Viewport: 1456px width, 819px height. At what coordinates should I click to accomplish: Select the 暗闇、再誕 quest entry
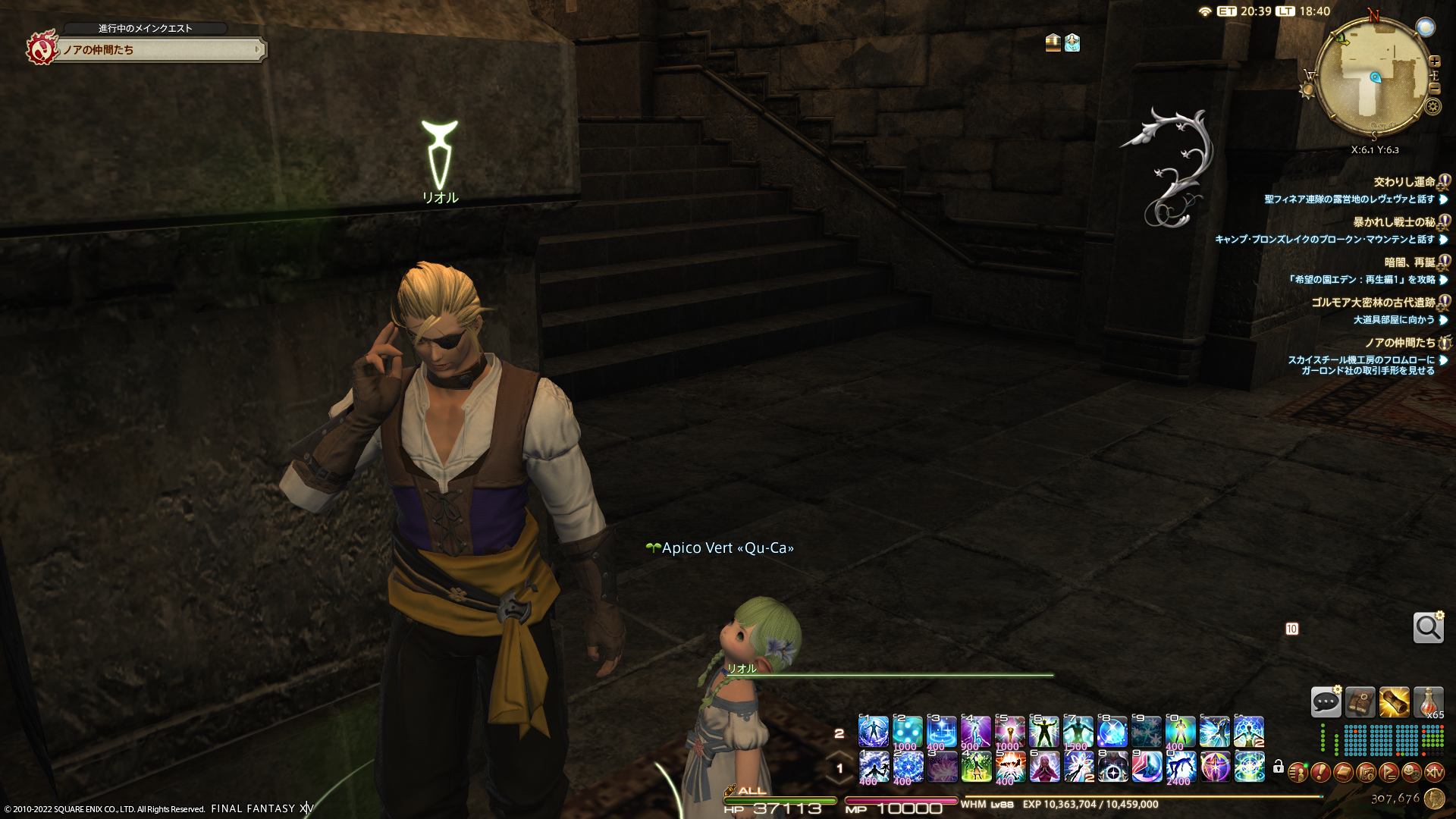coord(1409,262)
